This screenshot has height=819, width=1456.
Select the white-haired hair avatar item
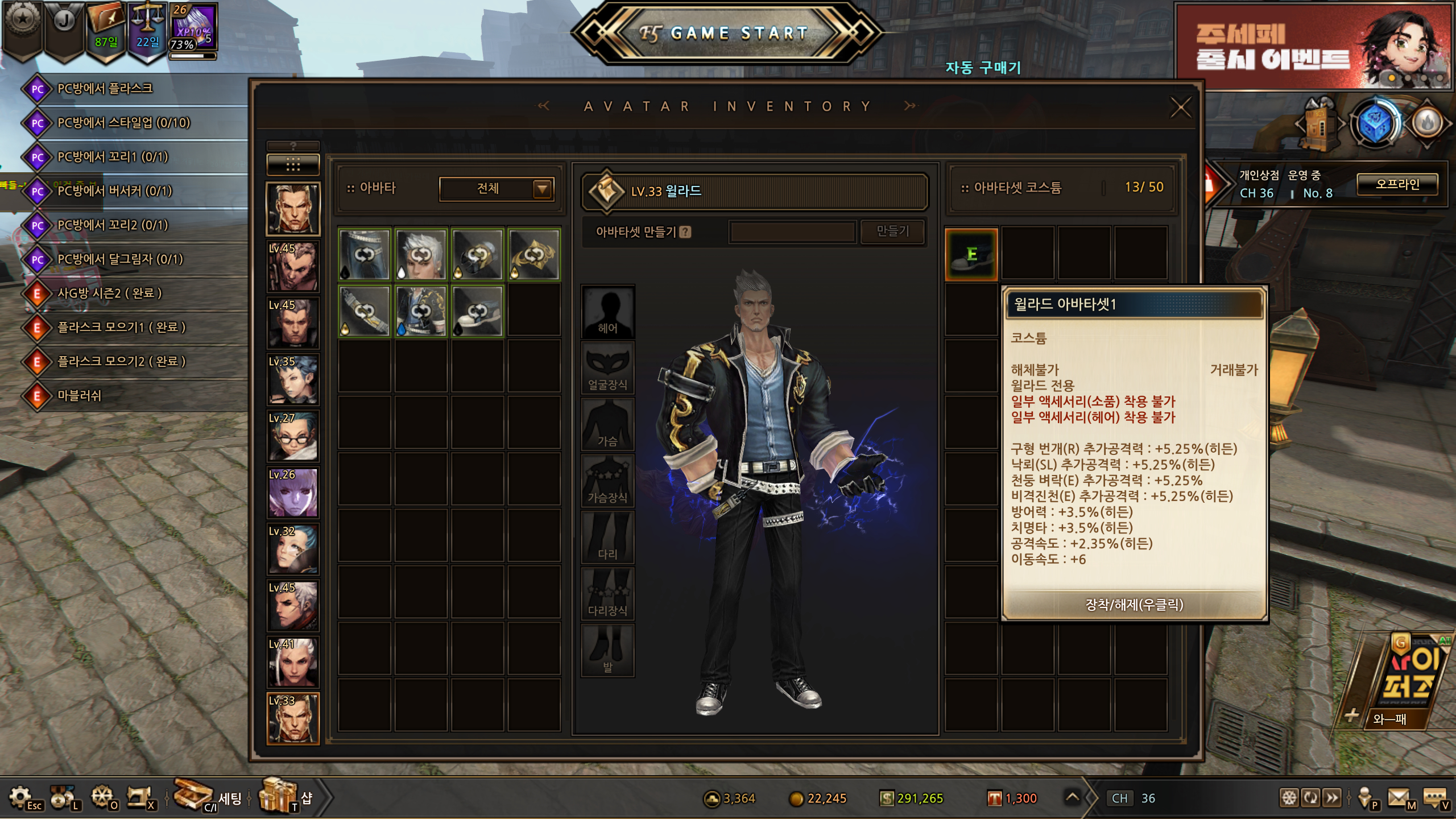pos(421,255)
